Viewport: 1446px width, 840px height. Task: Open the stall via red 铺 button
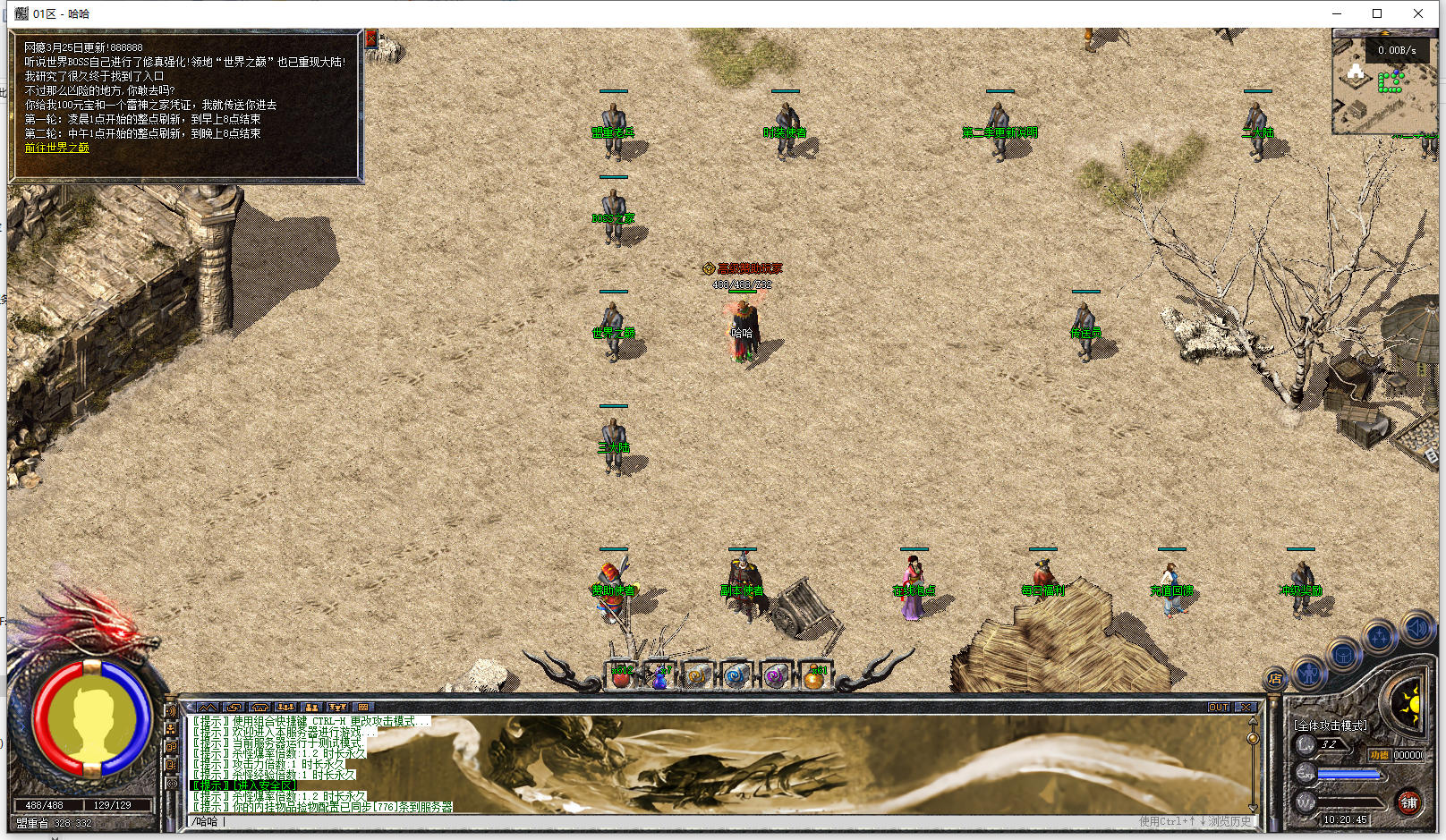pyautogui.click(x=1409, y=802)
